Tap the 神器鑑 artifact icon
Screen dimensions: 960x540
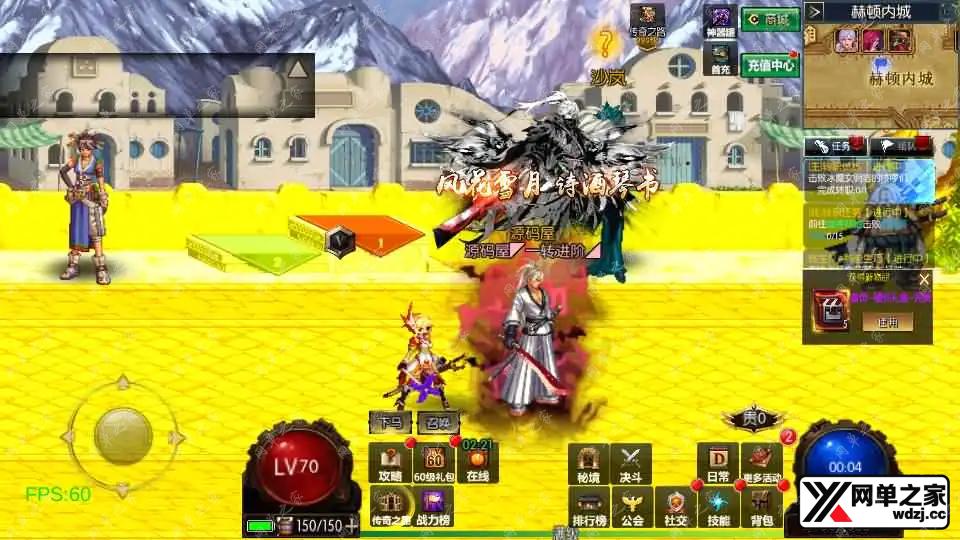click(719, 22)
